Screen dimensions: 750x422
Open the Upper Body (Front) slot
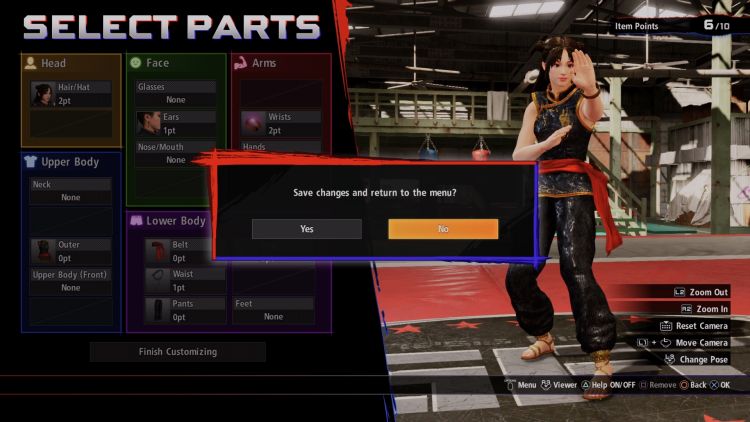coord(71,281)
